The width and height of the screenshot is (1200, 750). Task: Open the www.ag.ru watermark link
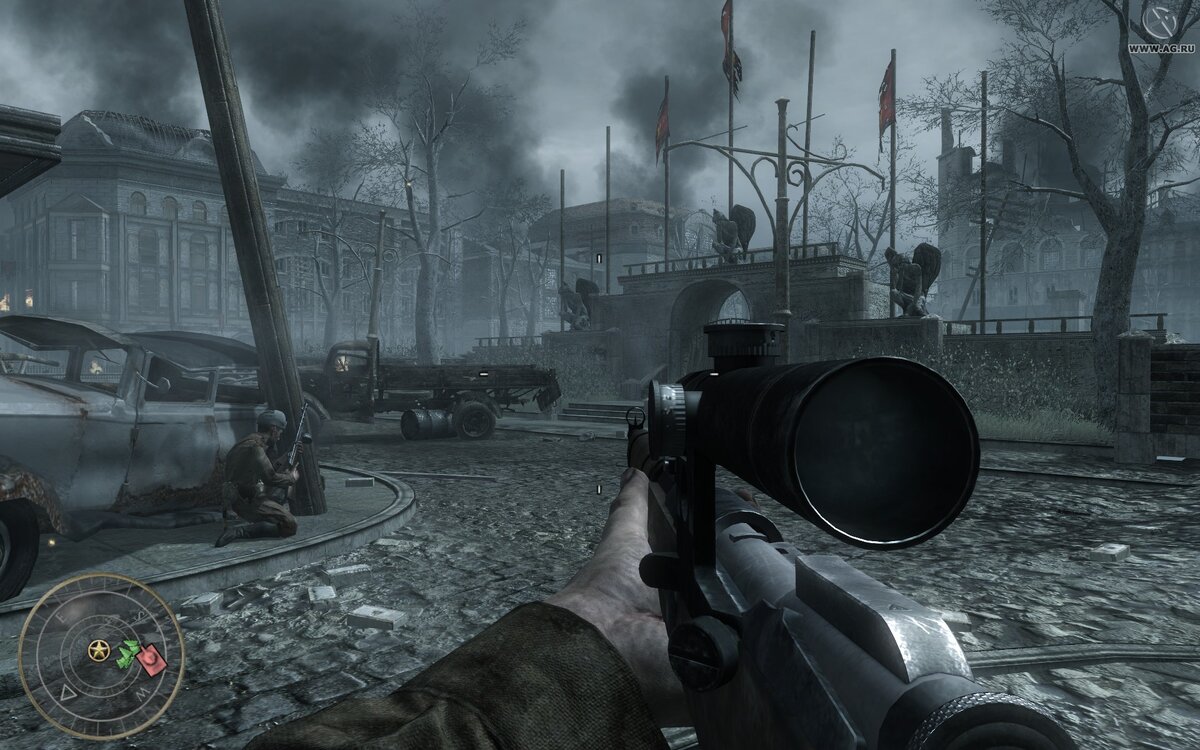1162,47
